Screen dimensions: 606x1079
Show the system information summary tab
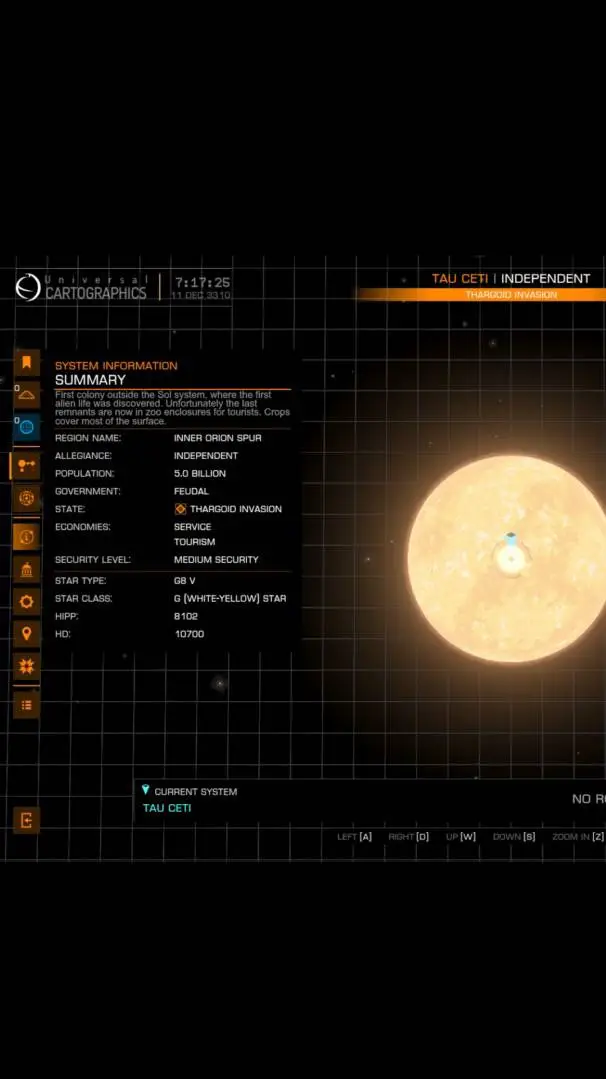coord(26,536)
